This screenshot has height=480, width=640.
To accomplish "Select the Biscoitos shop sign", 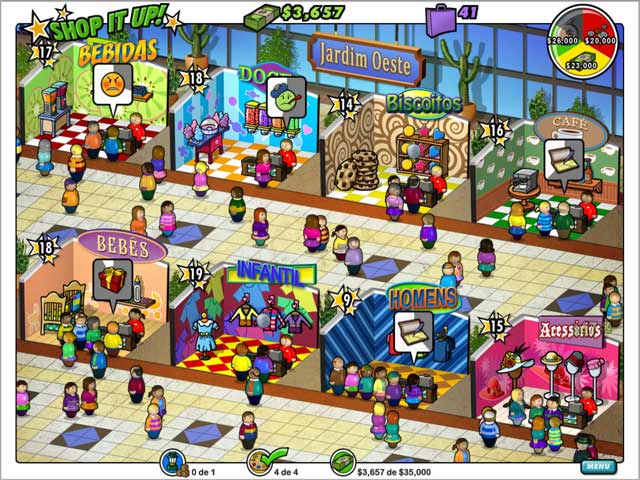I will 424,104.
